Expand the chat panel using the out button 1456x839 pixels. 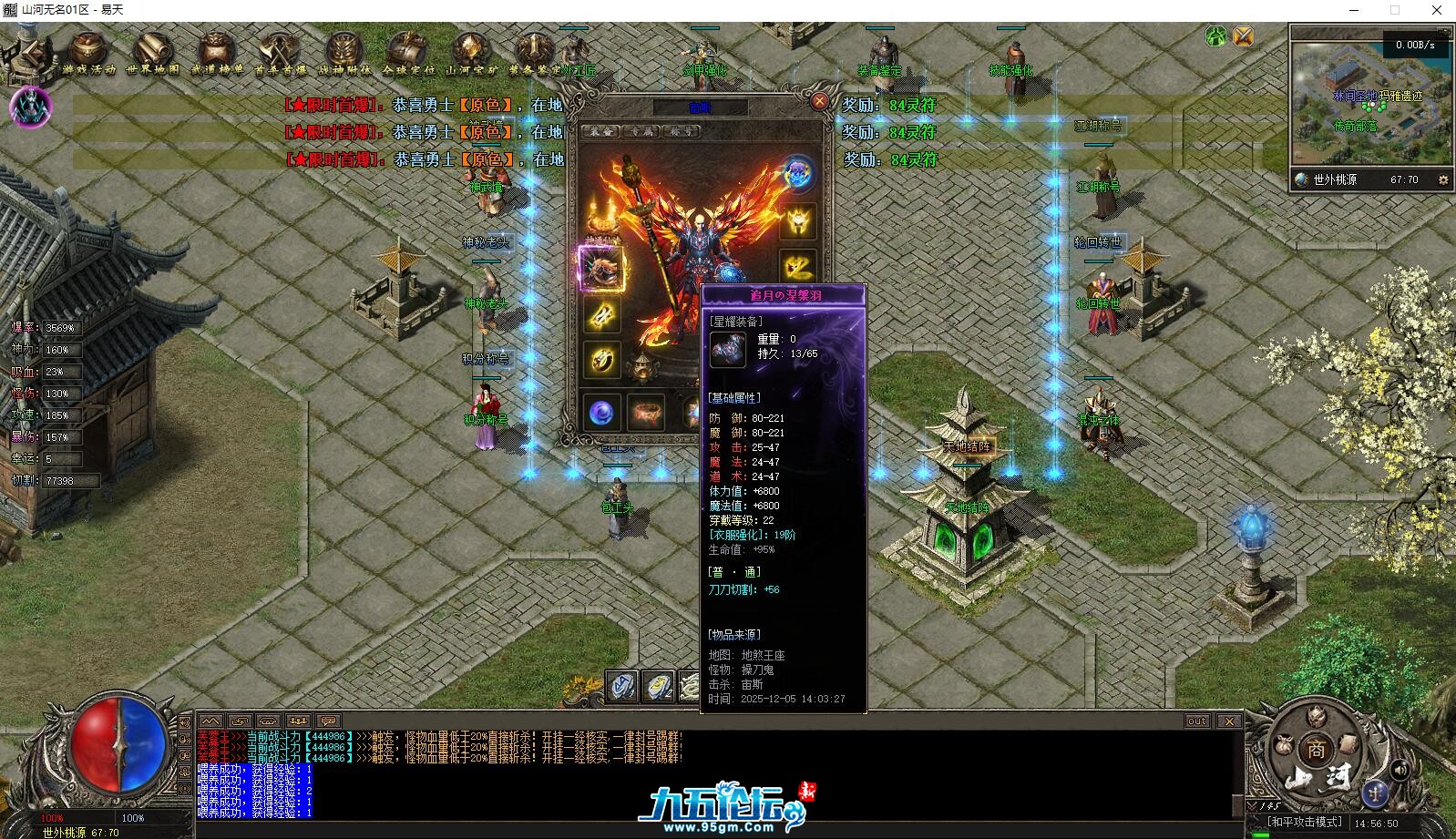coord(1195,720)
